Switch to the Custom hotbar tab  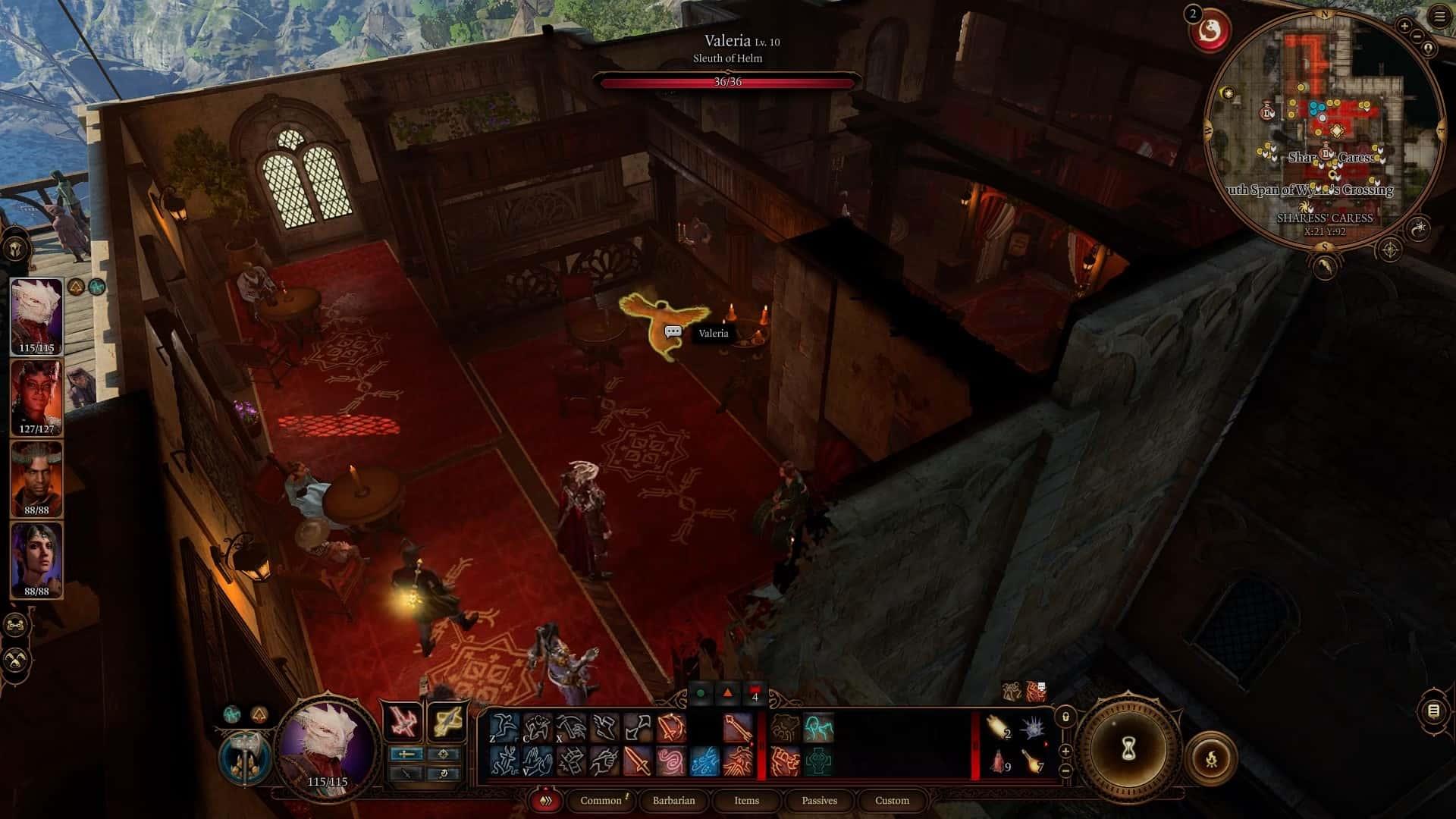892,800
